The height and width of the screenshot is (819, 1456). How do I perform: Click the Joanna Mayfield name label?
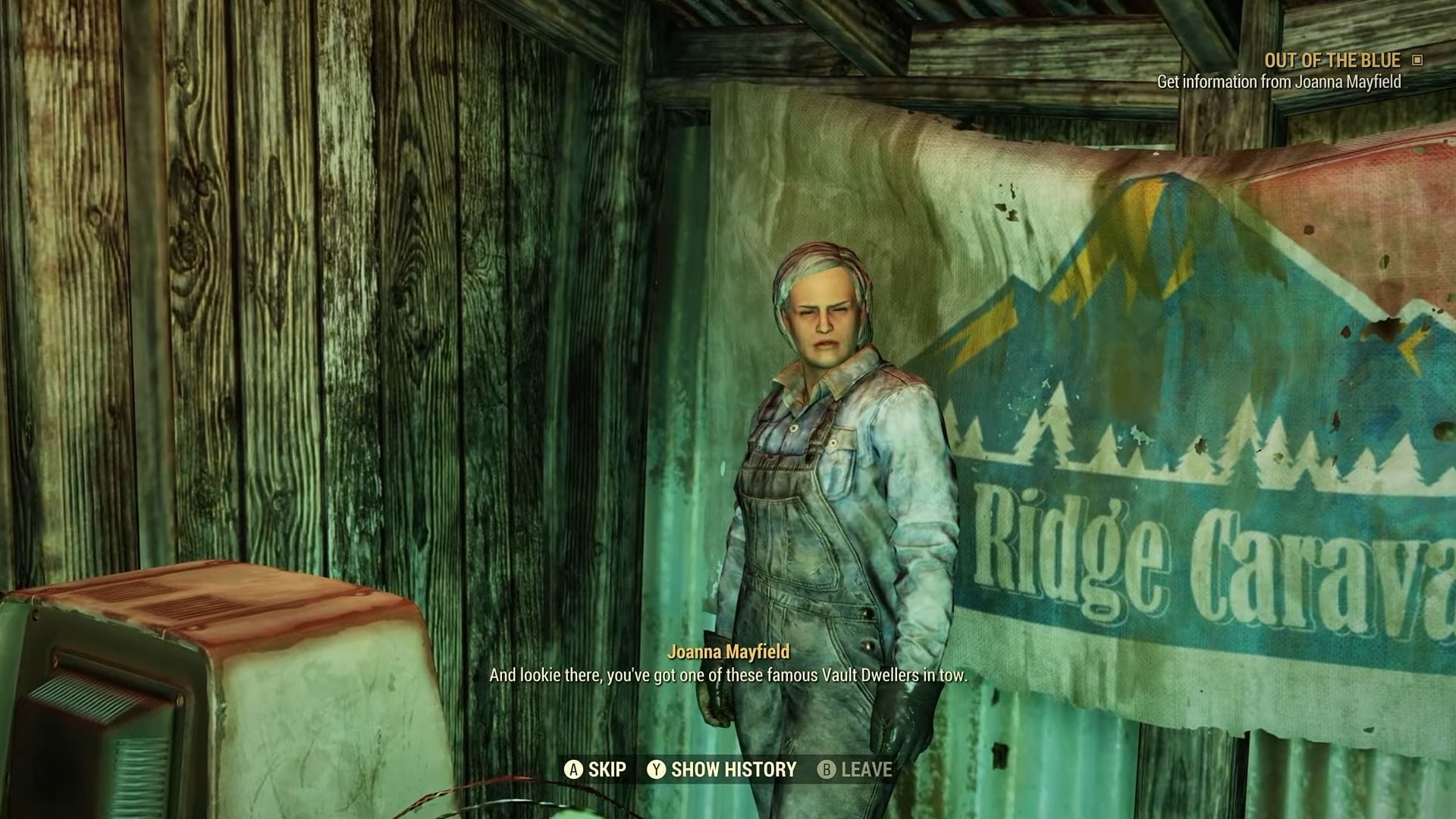click(730, 650)
